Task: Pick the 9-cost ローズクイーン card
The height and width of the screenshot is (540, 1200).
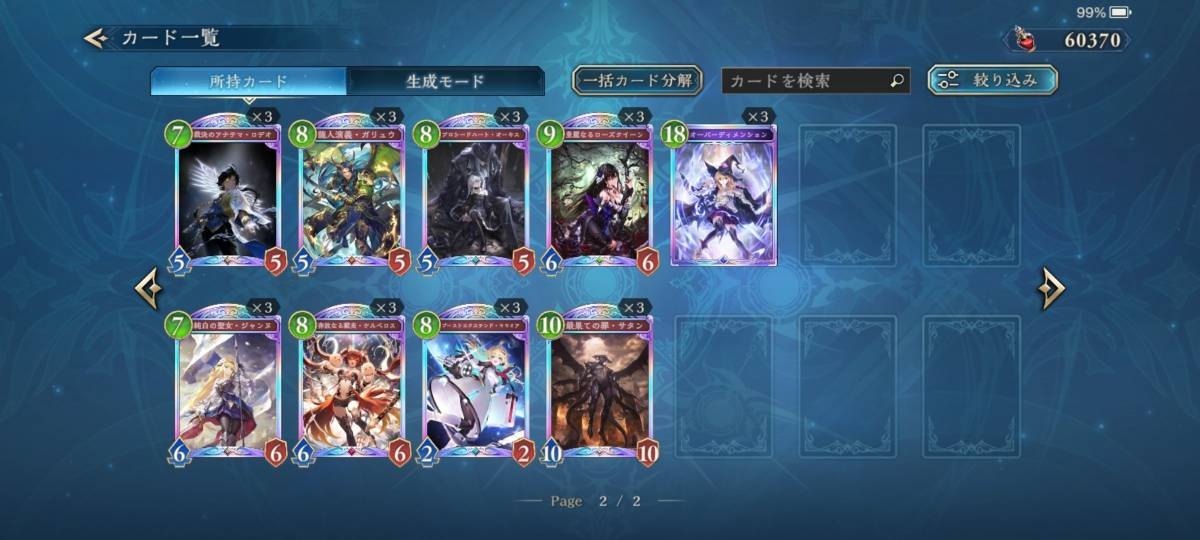Action: (x=599, y=197)
